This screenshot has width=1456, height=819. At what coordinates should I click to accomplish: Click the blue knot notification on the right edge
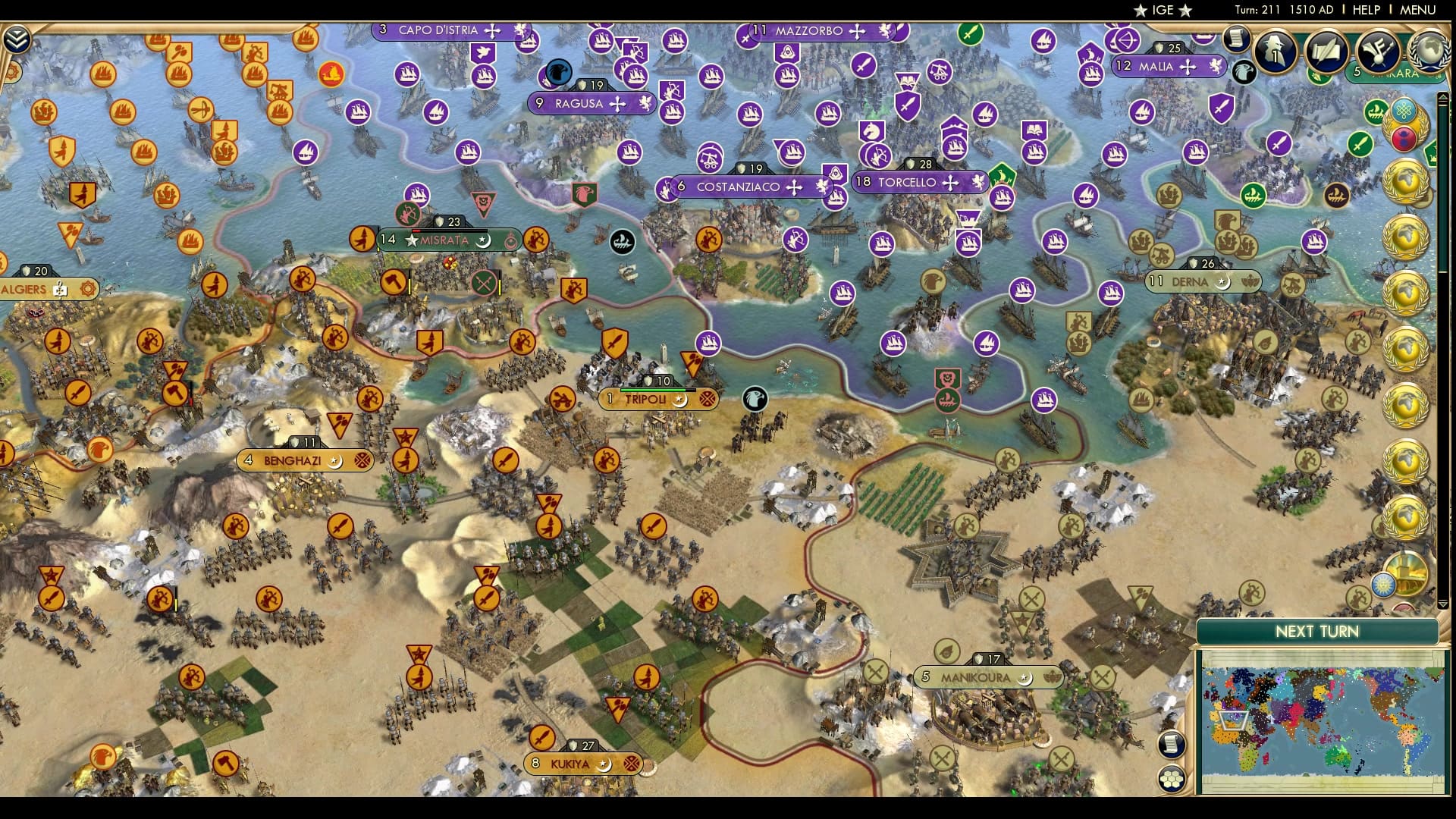tap(1404, 110)
